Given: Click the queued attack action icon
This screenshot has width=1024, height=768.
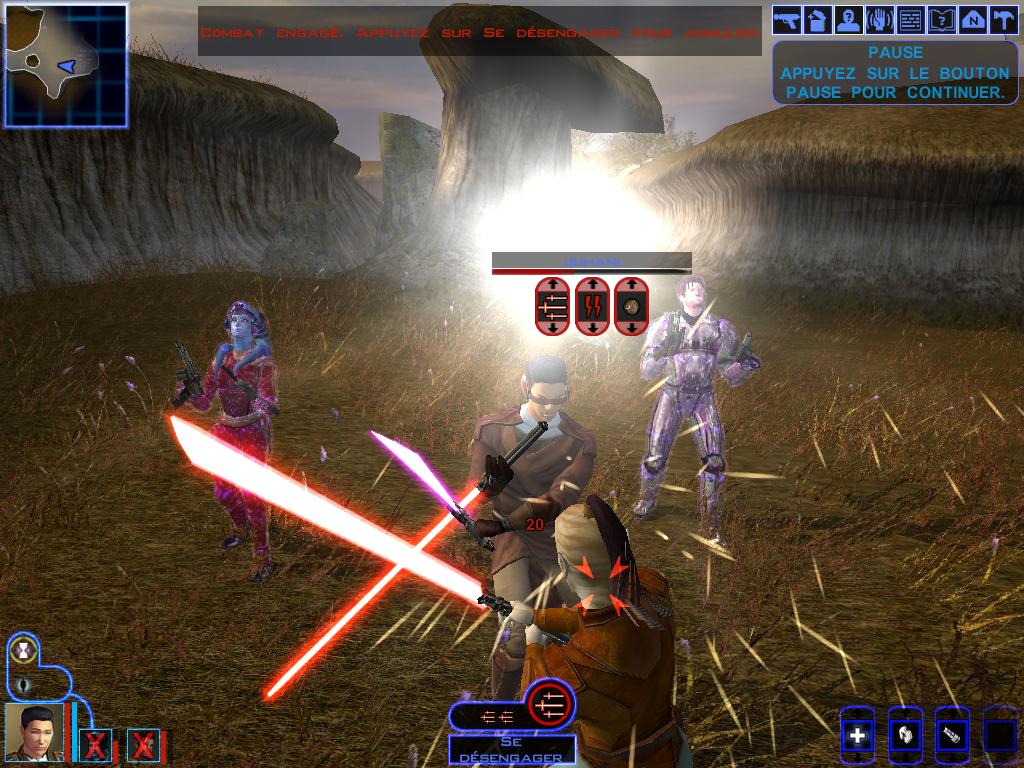Looking at the screenshot, I should tap(546, 704).
